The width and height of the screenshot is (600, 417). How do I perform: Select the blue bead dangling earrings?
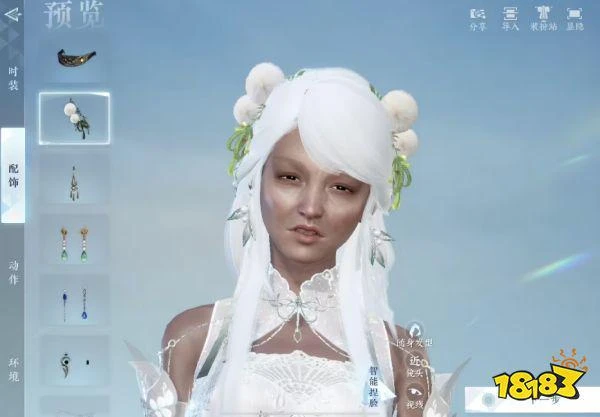[x=75, y=304]
